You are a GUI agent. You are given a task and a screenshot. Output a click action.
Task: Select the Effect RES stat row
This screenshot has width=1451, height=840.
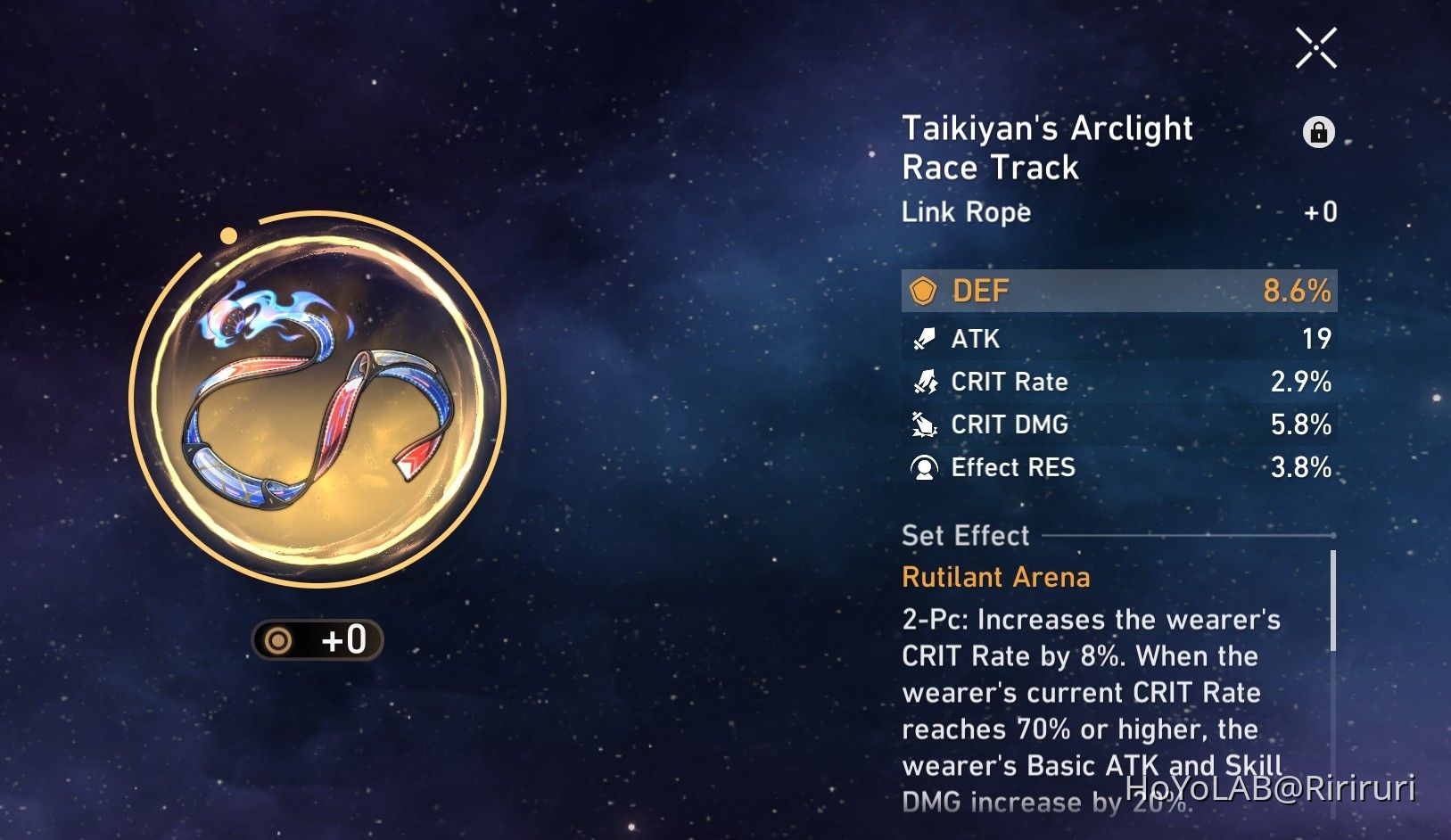coord(1115,467)
